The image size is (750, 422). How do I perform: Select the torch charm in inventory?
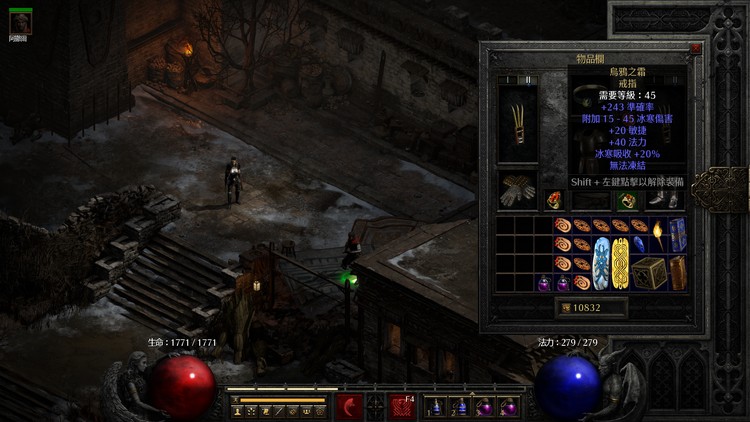(660, 234)
